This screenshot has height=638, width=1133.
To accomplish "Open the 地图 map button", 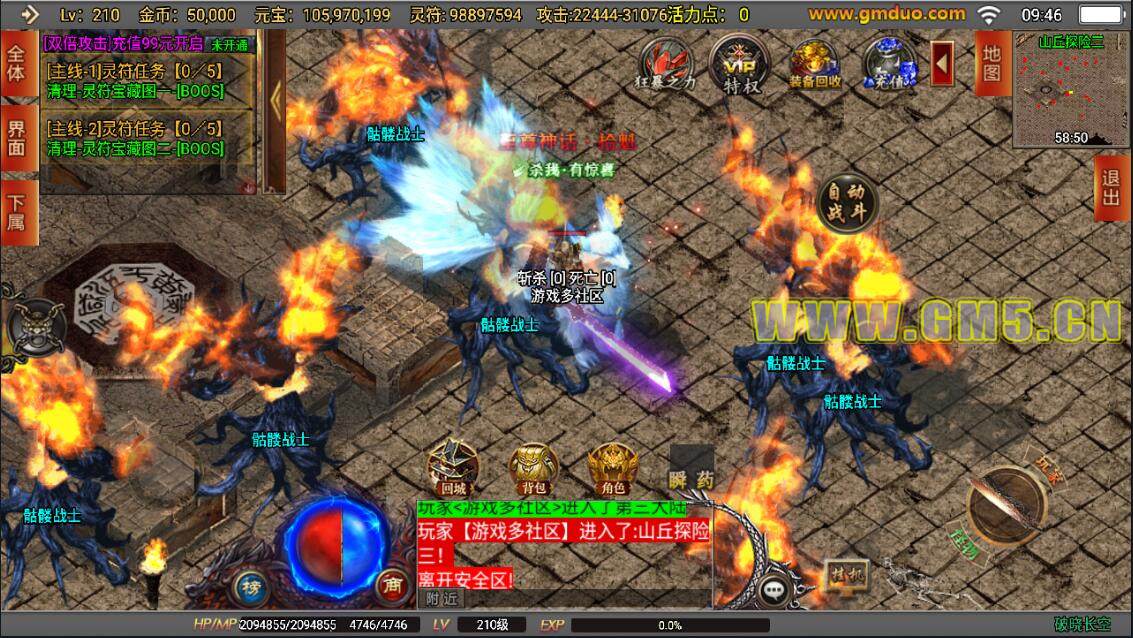I will click(991, 63).
